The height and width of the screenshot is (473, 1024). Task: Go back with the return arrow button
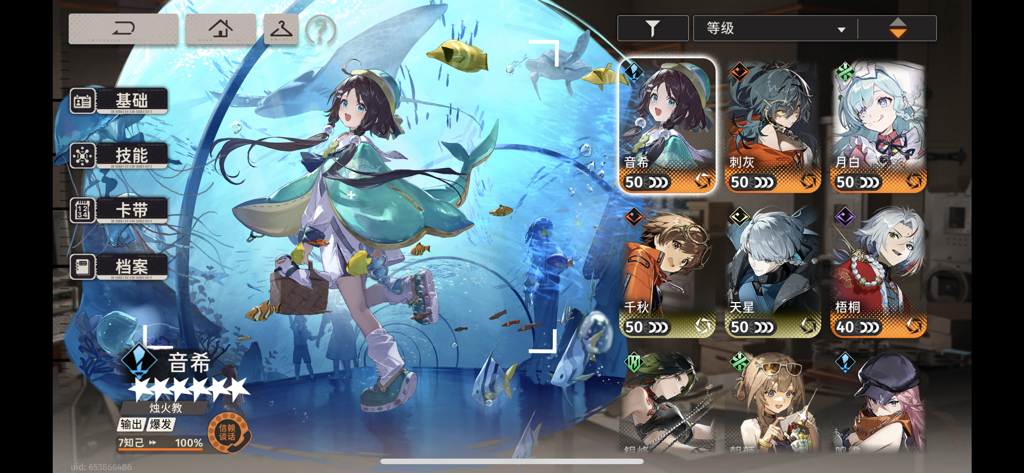(123, 29)
